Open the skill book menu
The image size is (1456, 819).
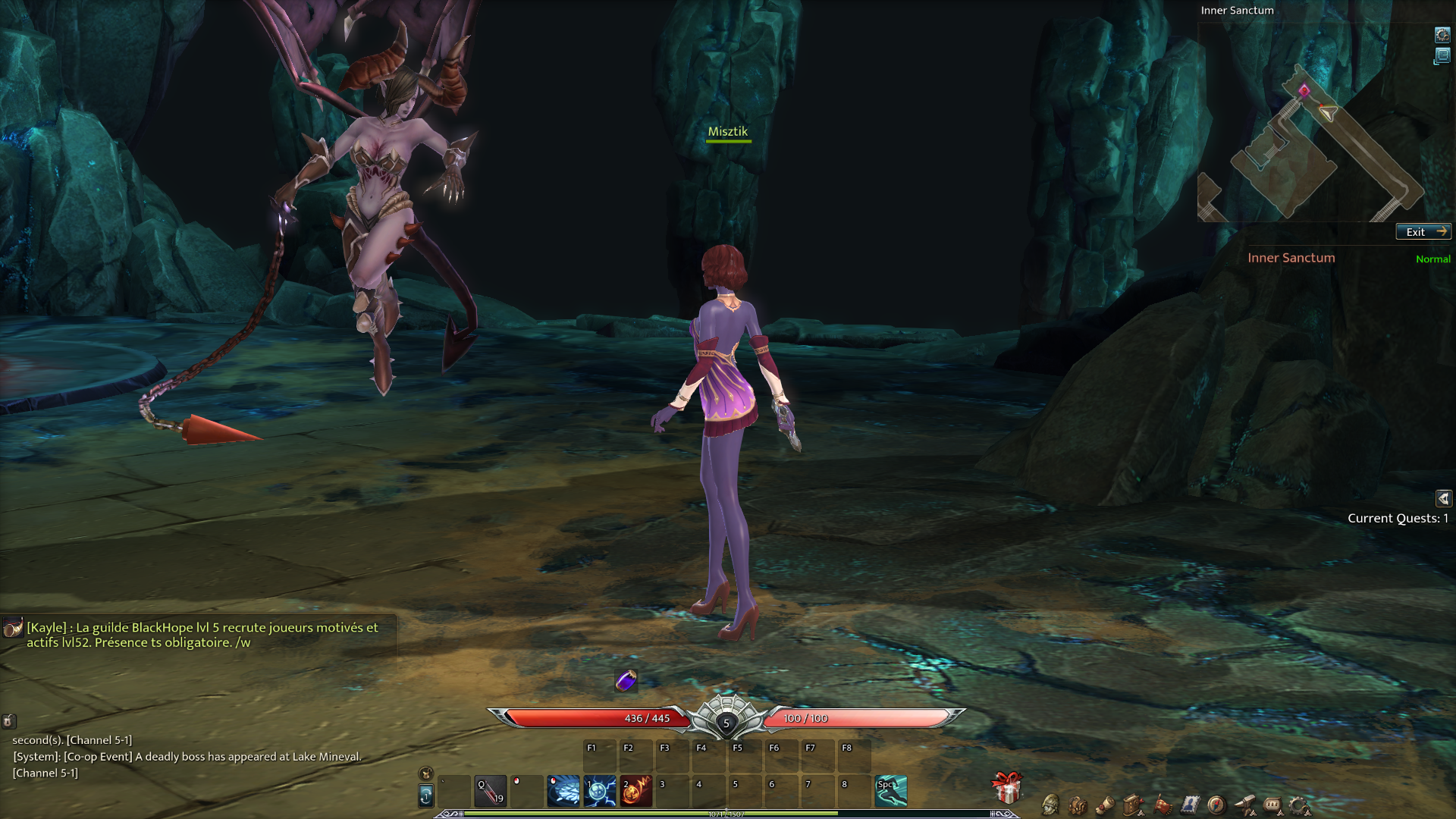1134,805
